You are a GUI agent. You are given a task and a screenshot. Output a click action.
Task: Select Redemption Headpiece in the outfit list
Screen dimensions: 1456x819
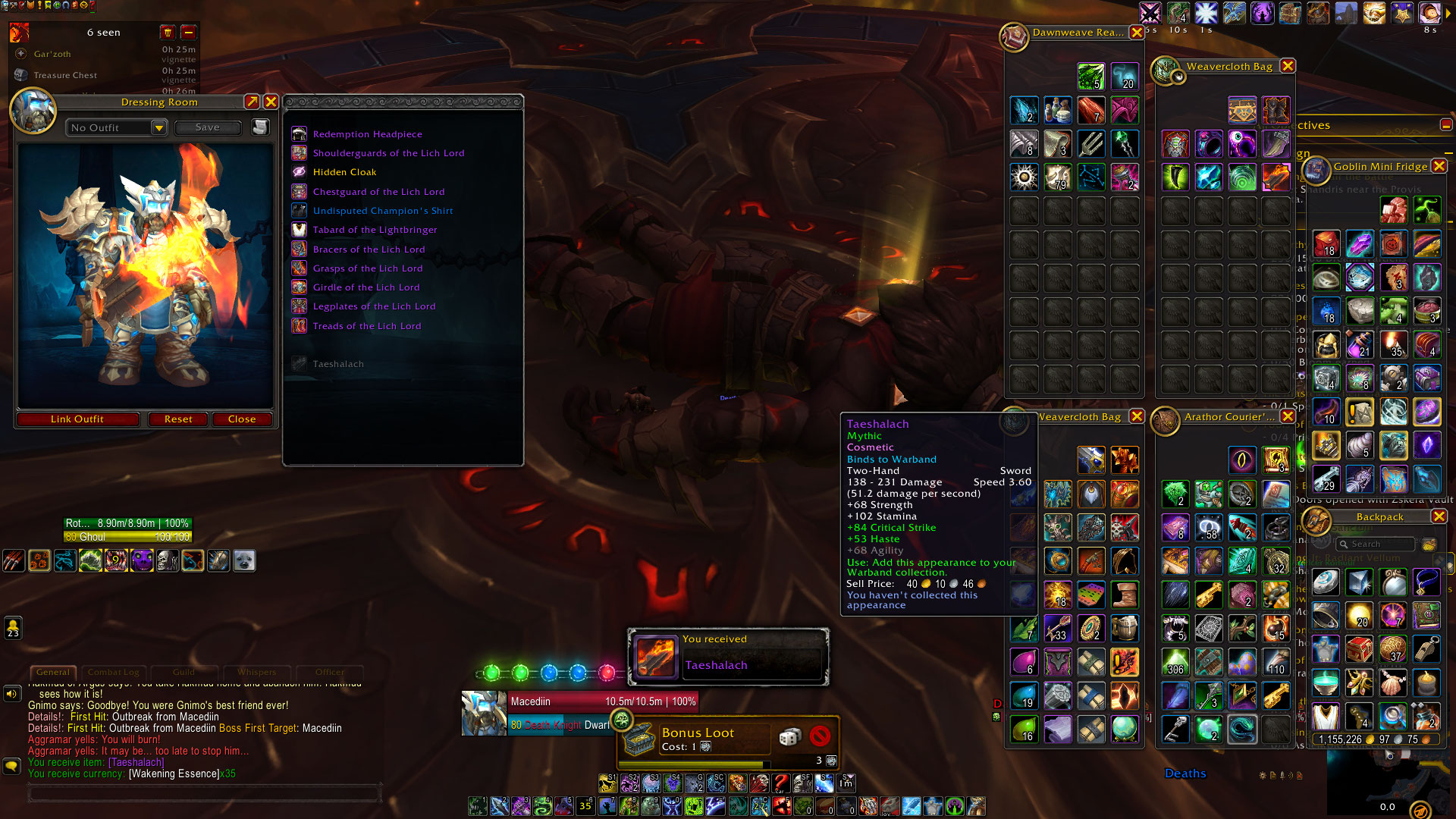point(367,134)
